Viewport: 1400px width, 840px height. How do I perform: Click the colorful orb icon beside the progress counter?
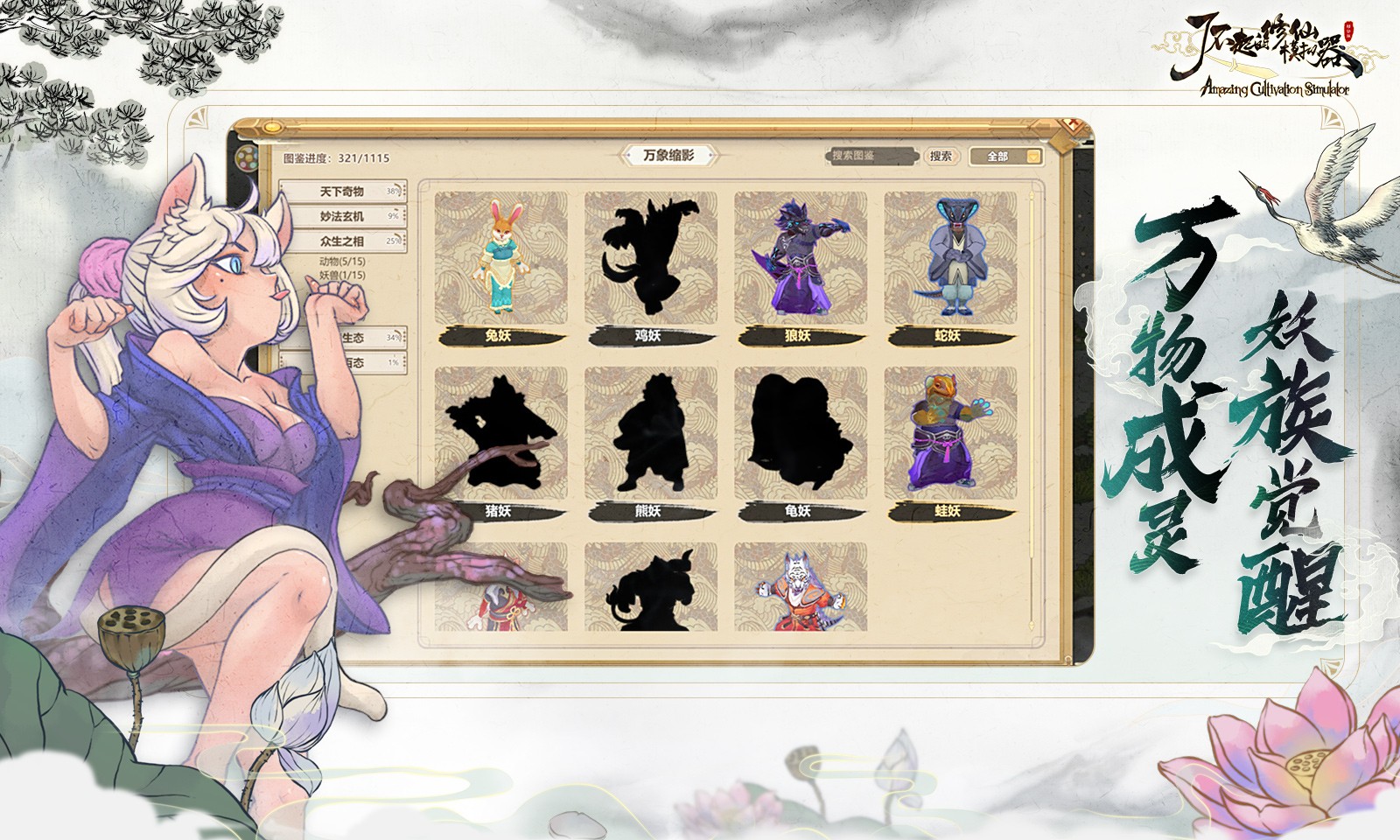tap(246, 160)
